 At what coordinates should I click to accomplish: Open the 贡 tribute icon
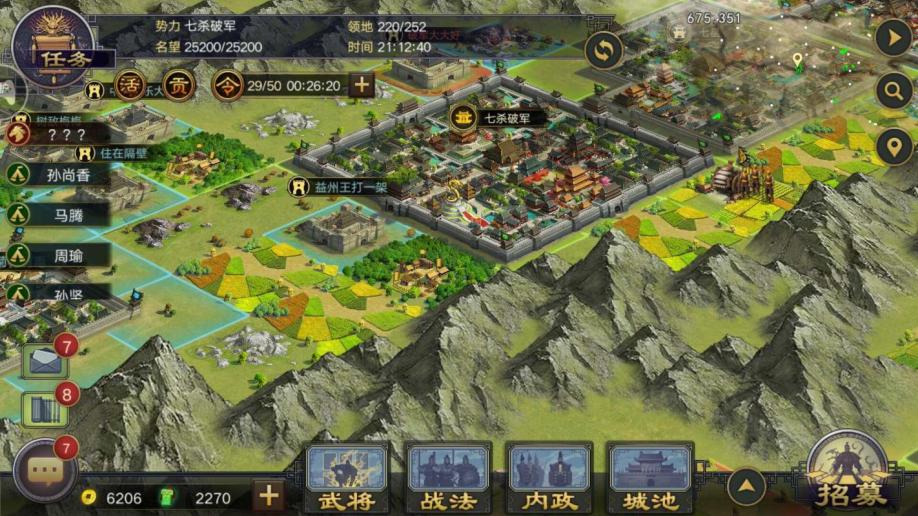click(179, 85)
